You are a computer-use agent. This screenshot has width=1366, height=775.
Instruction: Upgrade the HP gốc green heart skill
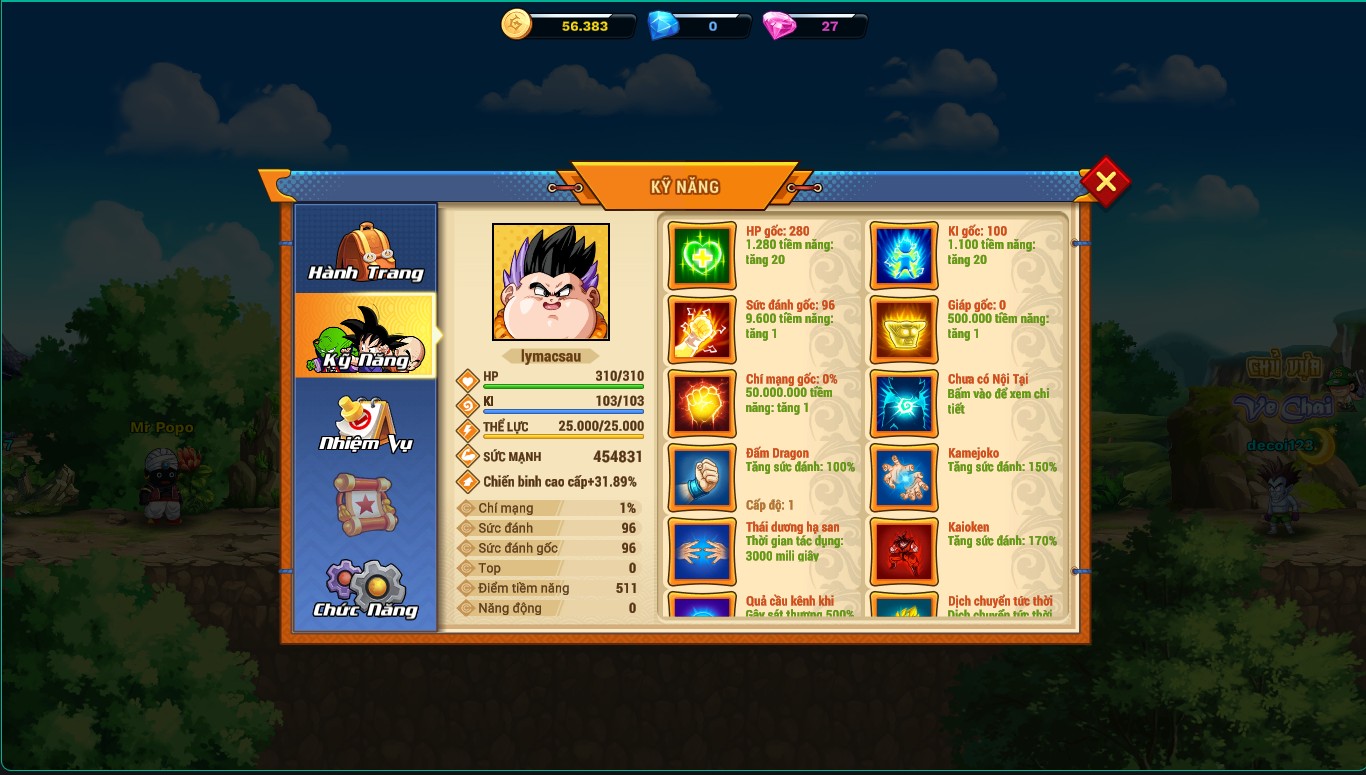coord(702,256)
